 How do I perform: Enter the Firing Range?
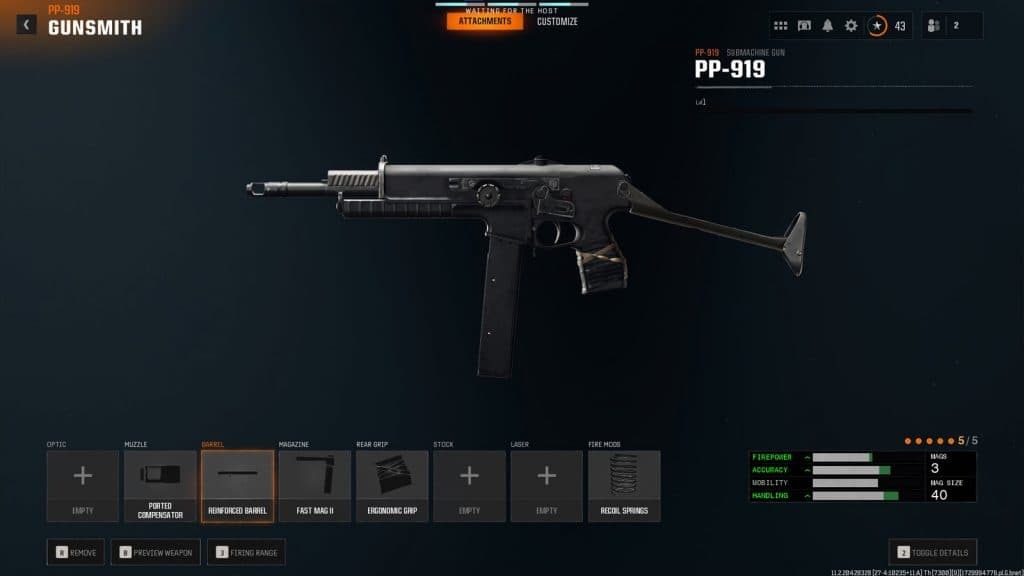pyautogui.click(x=246, y=551)
